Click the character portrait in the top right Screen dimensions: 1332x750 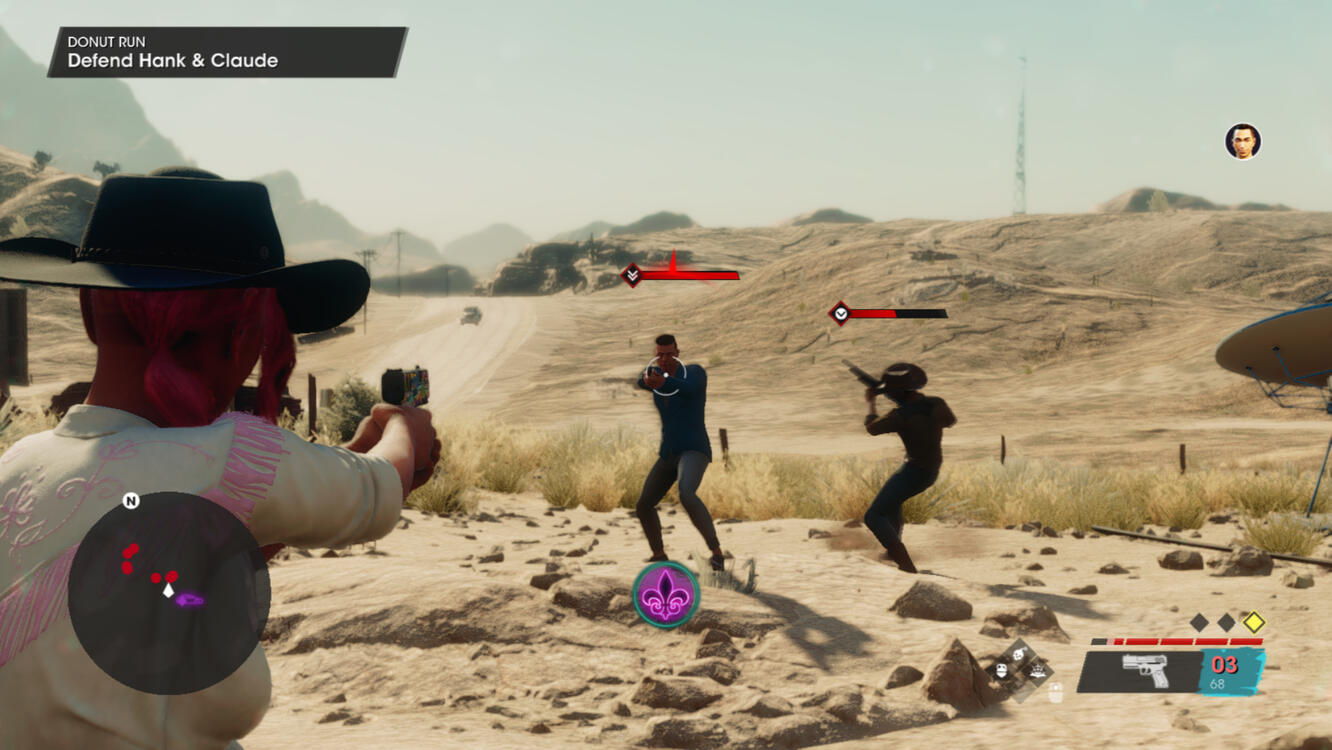1243,142
